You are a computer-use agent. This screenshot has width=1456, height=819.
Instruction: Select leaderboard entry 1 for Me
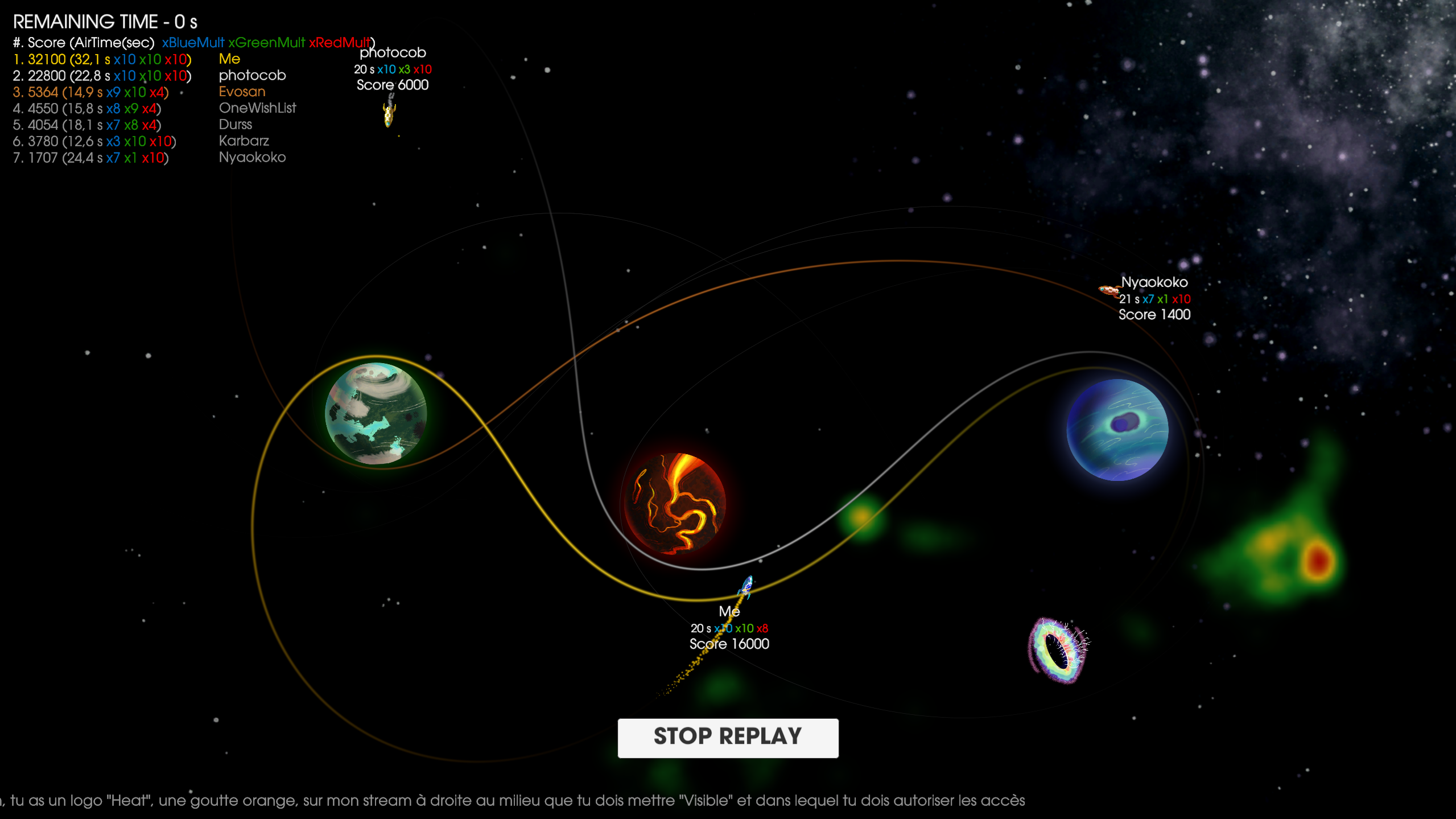101,59
